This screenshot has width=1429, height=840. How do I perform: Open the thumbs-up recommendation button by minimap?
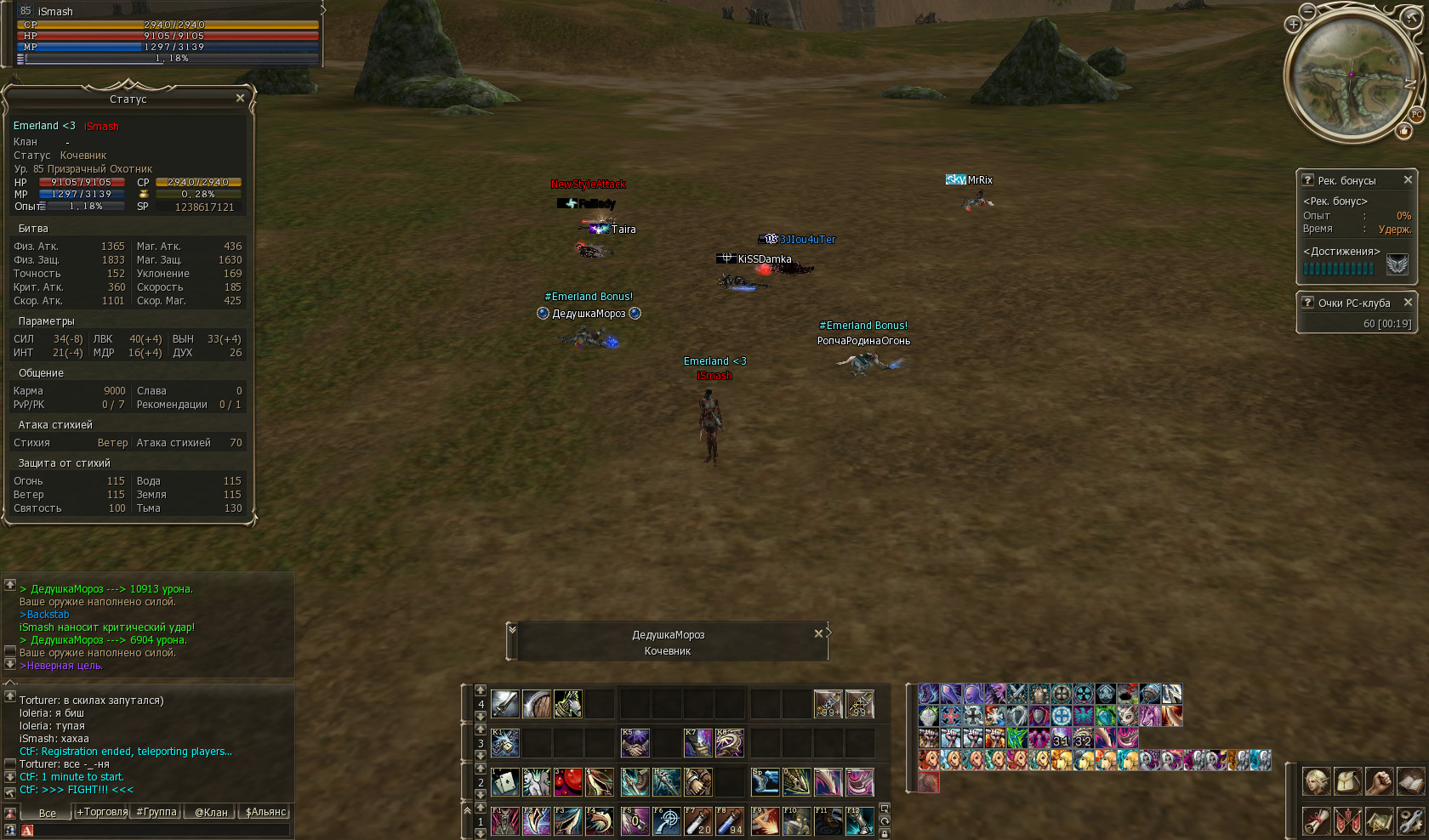pyautogui.click(x=1403, y=131)
